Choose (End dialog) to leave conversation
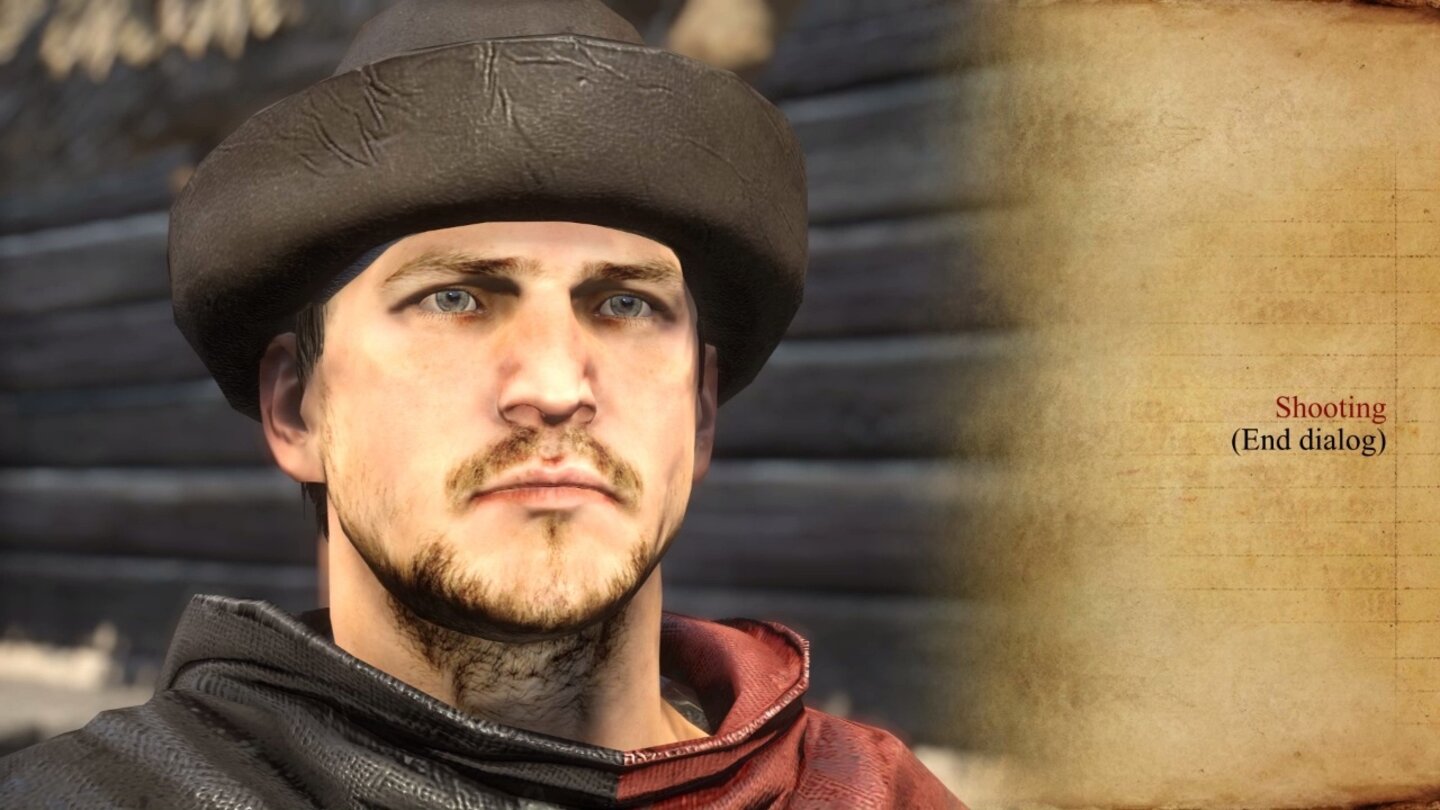 click(1308, 439)
